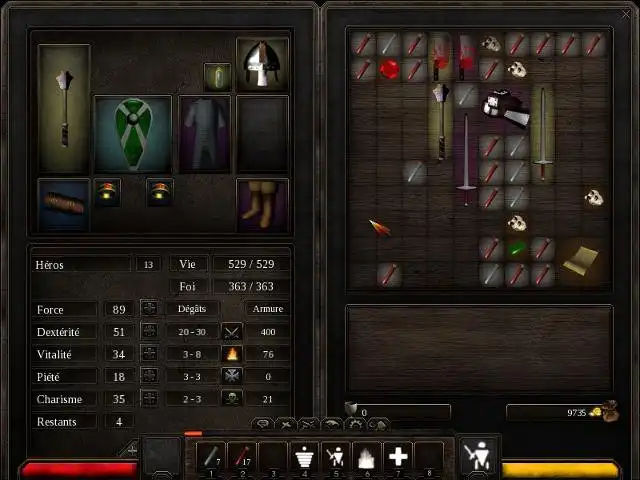Select the green gem in inventory
Image resolution: width=640 pixels, height=480 pixels.
click(x=516, y=248)
